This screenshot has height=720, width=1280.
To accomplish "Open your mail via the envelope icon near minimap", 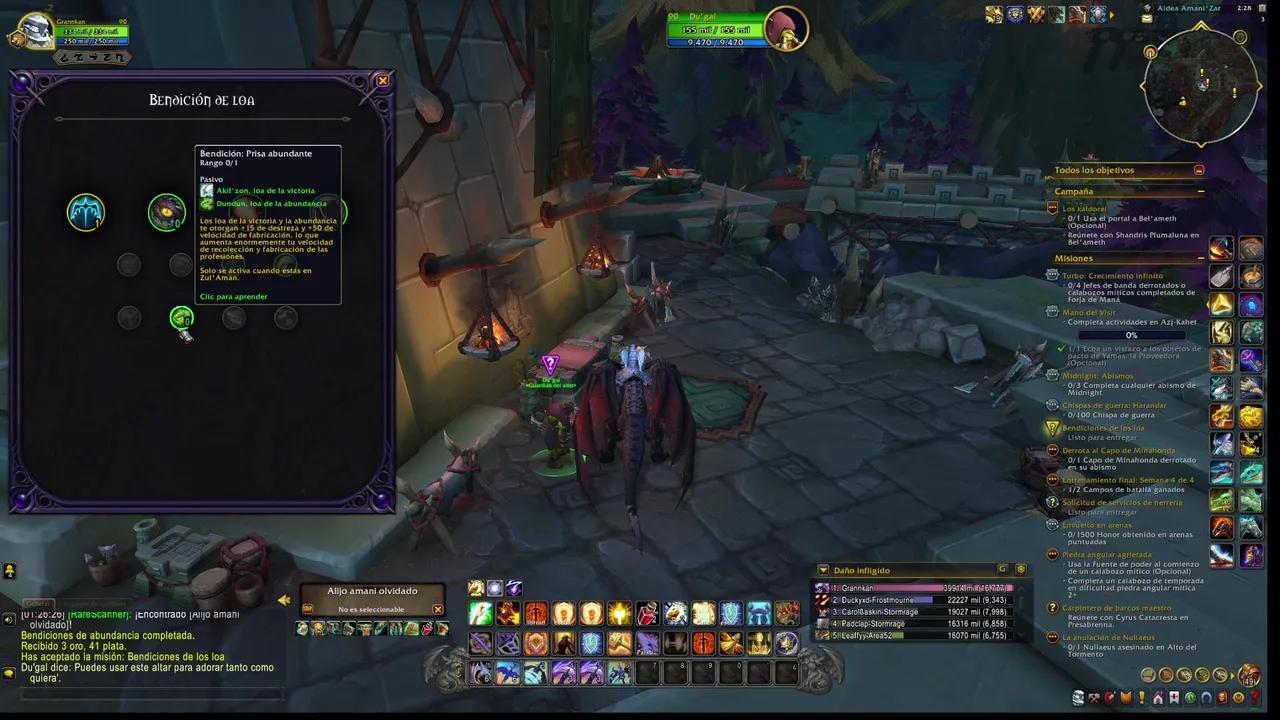I will 1146,19.
